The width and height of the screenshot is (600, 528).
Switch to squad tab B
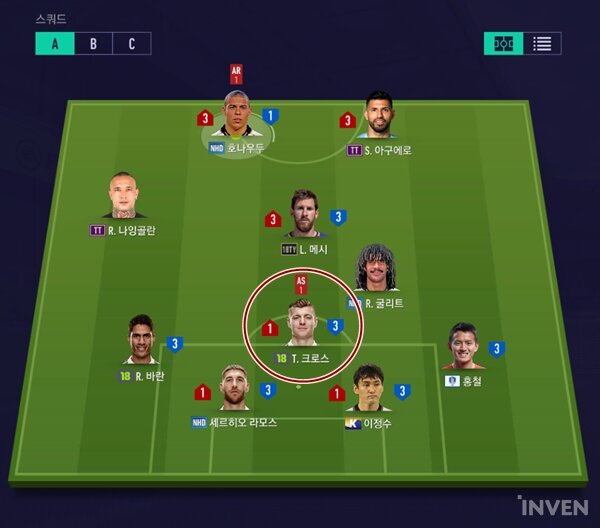(93, 43)
